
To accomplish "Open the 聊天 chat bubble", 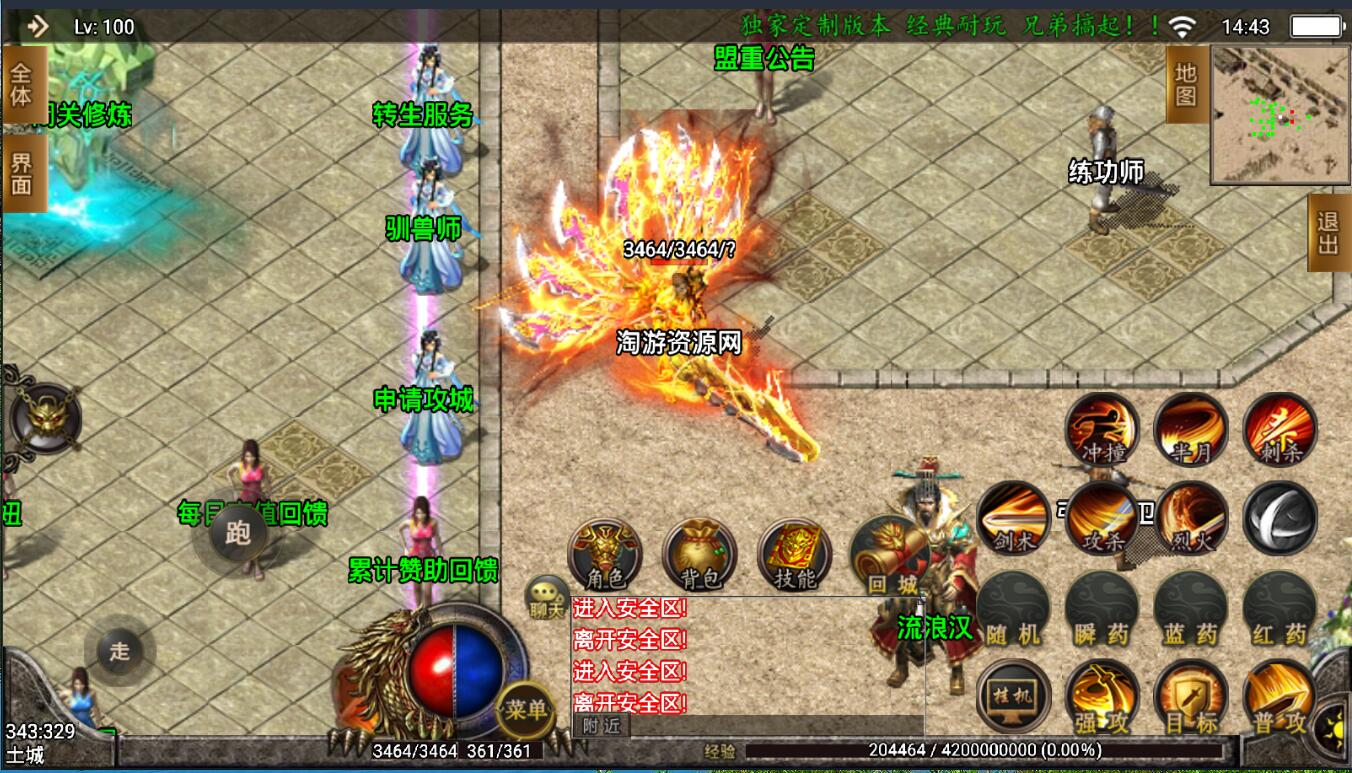I will (547, 596).
